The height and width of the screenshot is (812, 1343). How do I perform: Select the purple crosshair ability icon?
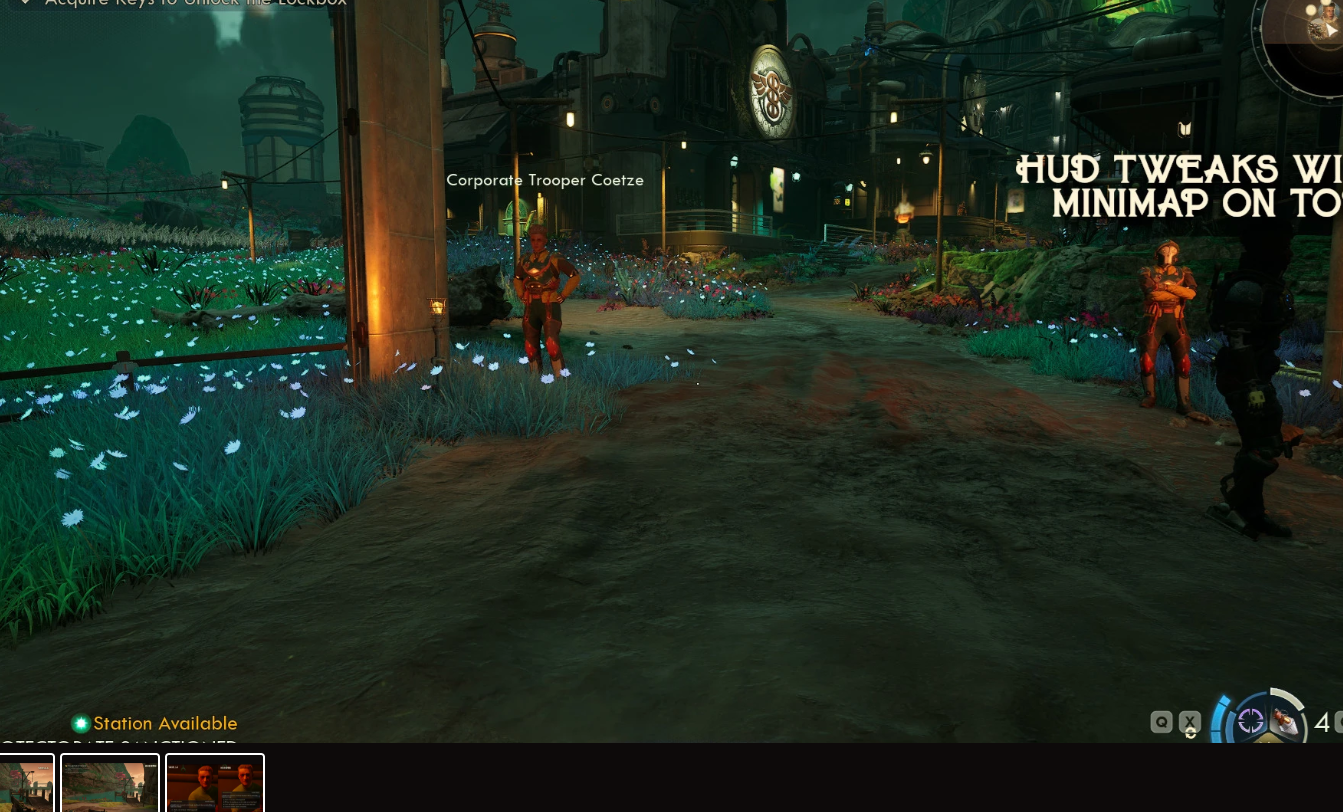[x=1250, y=721]
